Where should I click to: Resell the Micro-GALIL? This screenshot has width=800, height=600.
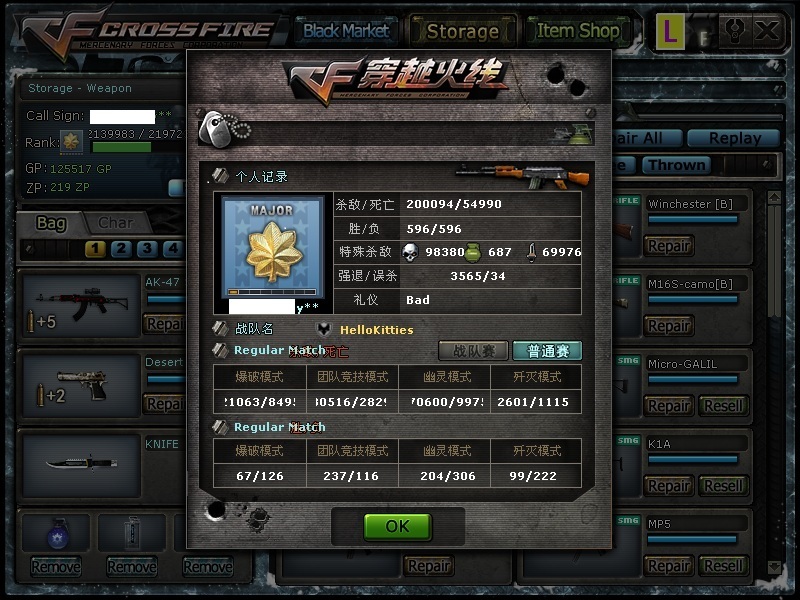[723, 405]
